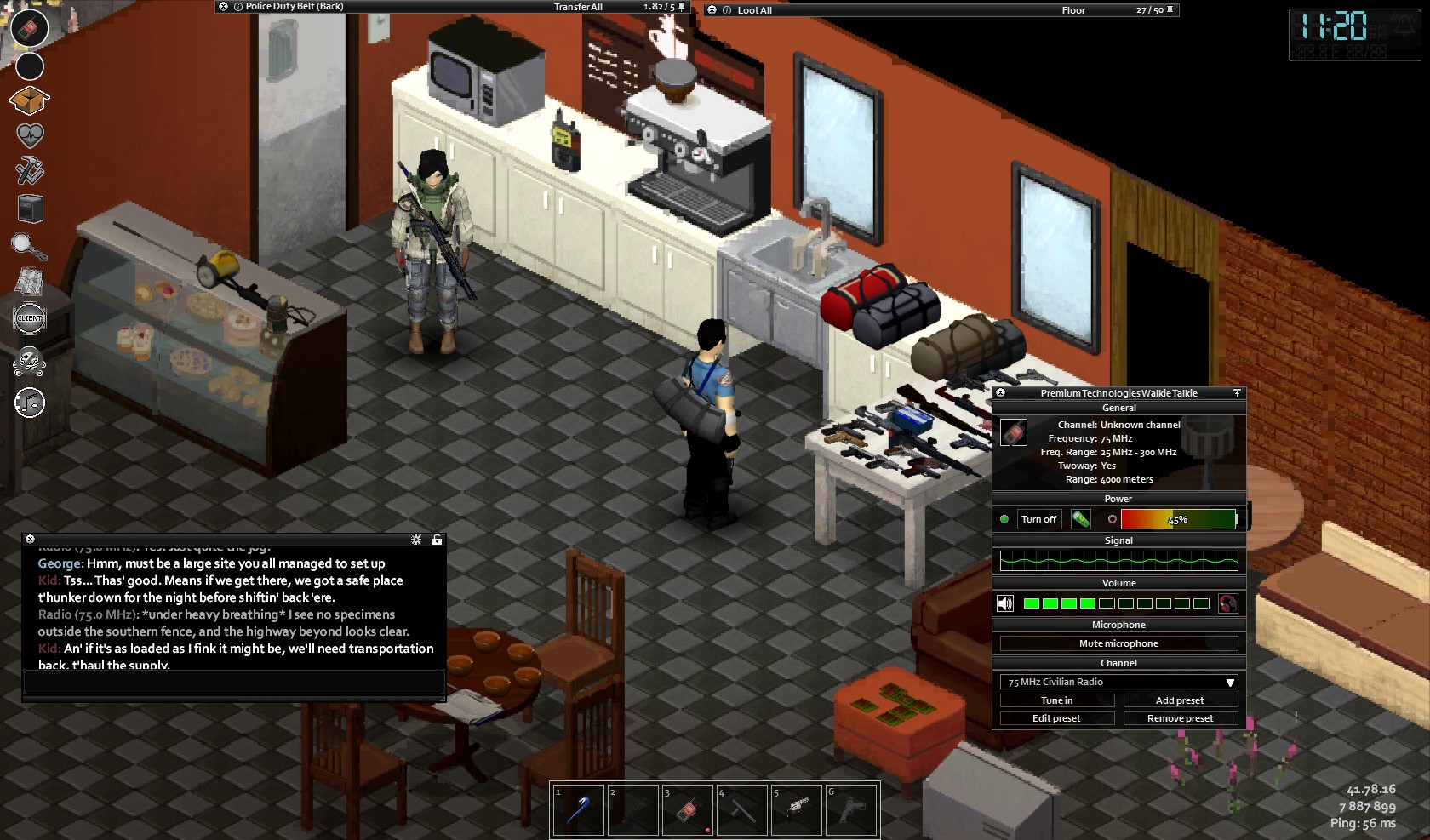Open the map icon in sidebar
This screenshot has width=1430, height=840.
coord(30,281)
